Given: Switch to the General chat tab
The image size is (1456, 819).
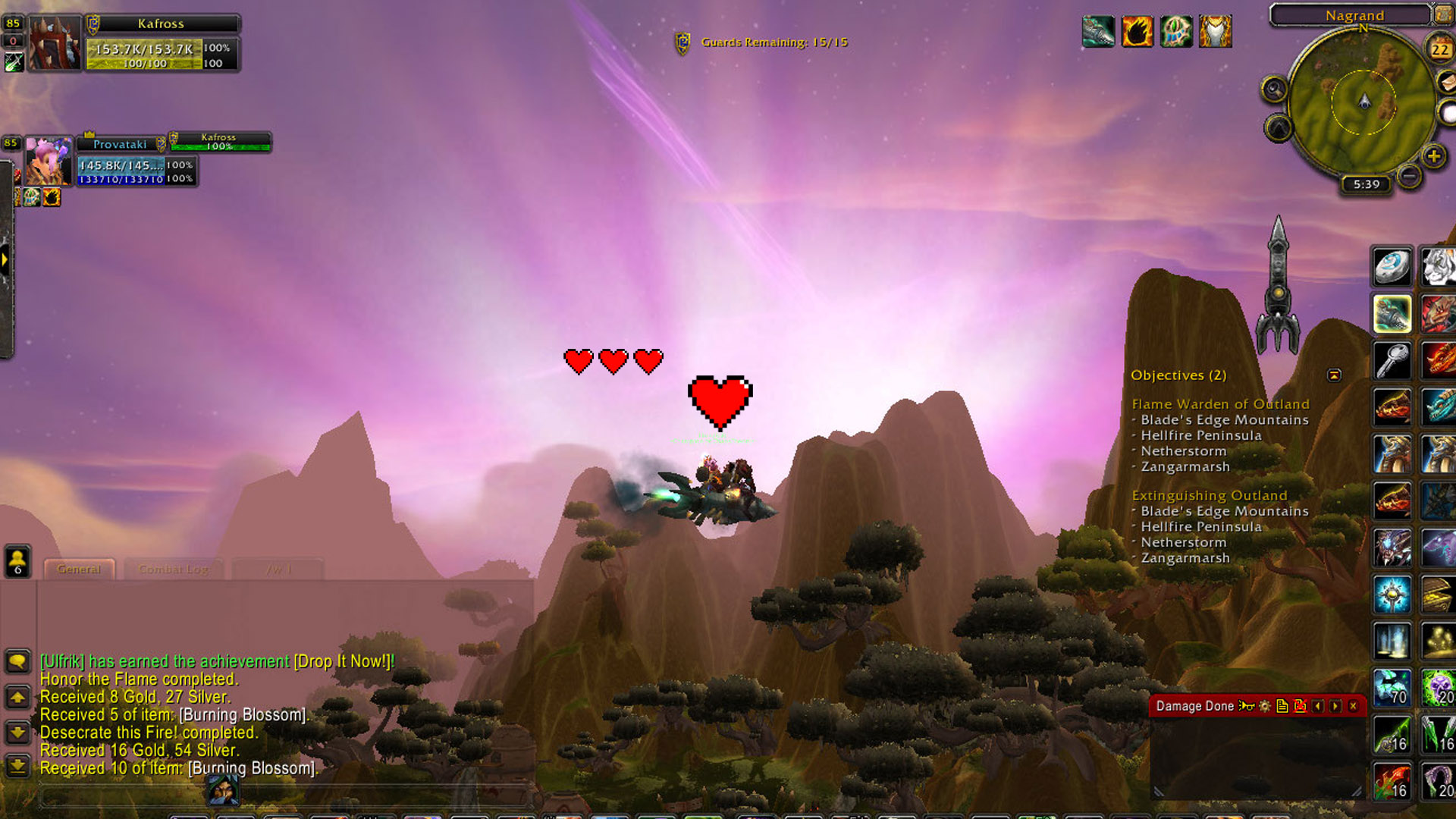Looking at the screenshot, I should [x=79, y=569].
